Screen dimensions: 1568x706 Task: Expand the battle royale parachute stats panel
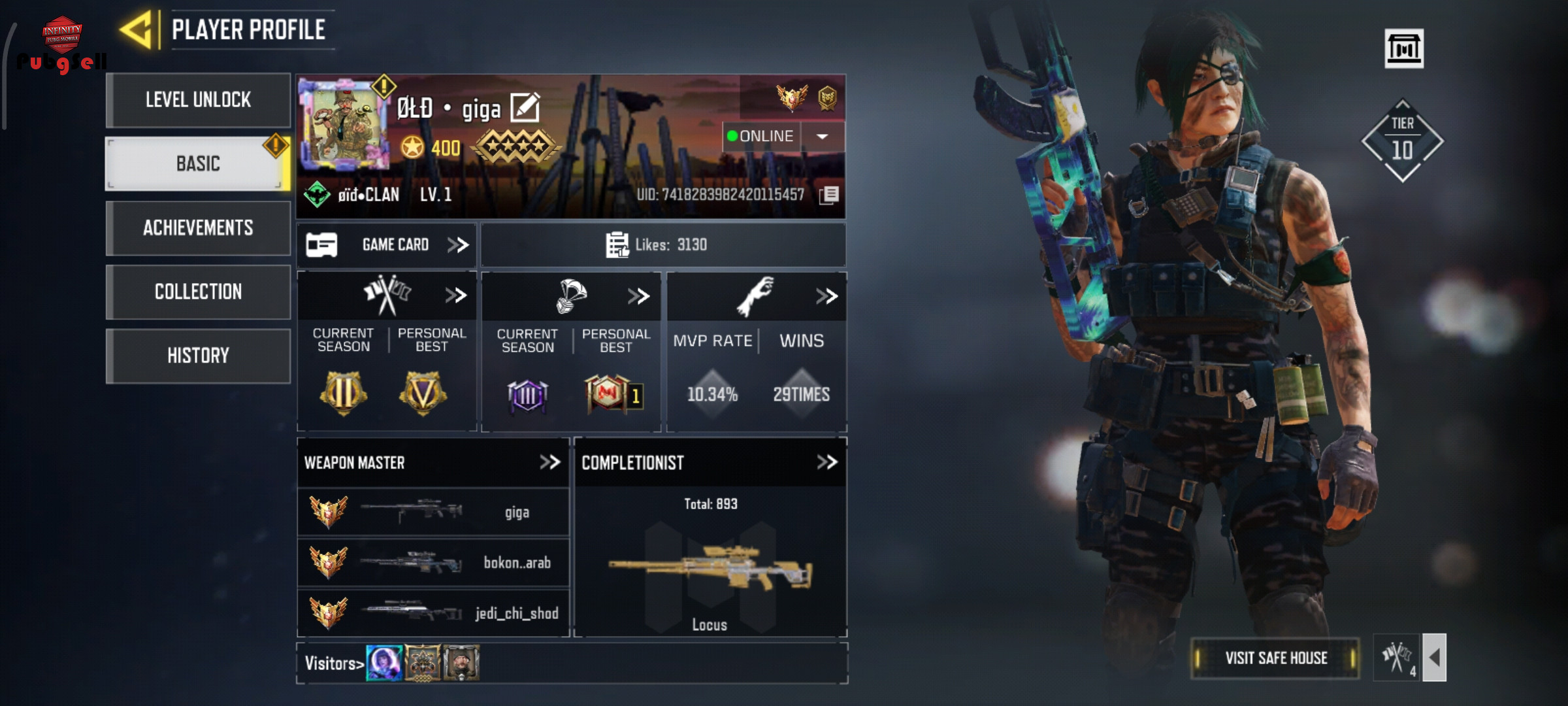pyautogui.click(x=638, y=296)
